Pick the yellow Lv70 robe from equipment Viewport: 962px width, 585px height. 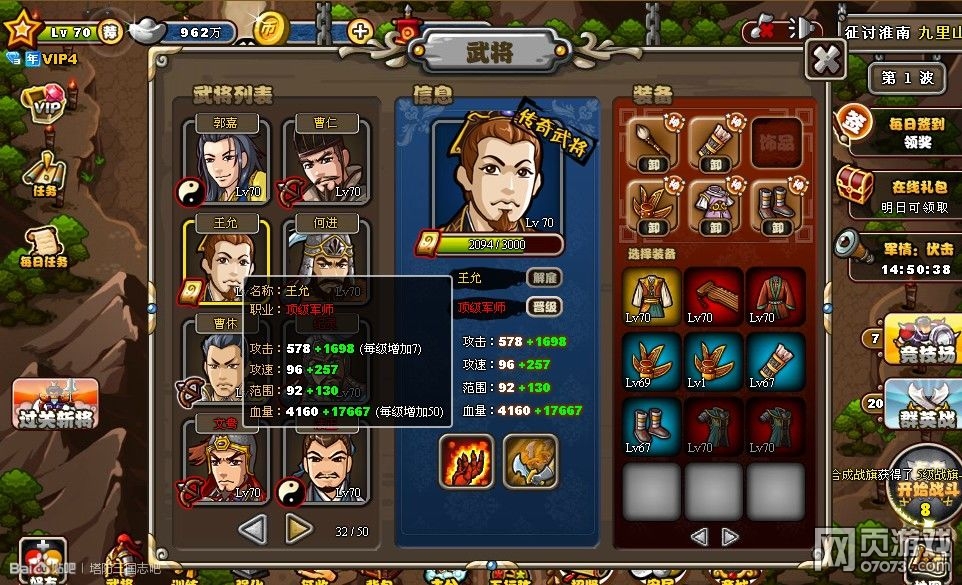coord(652,296)
